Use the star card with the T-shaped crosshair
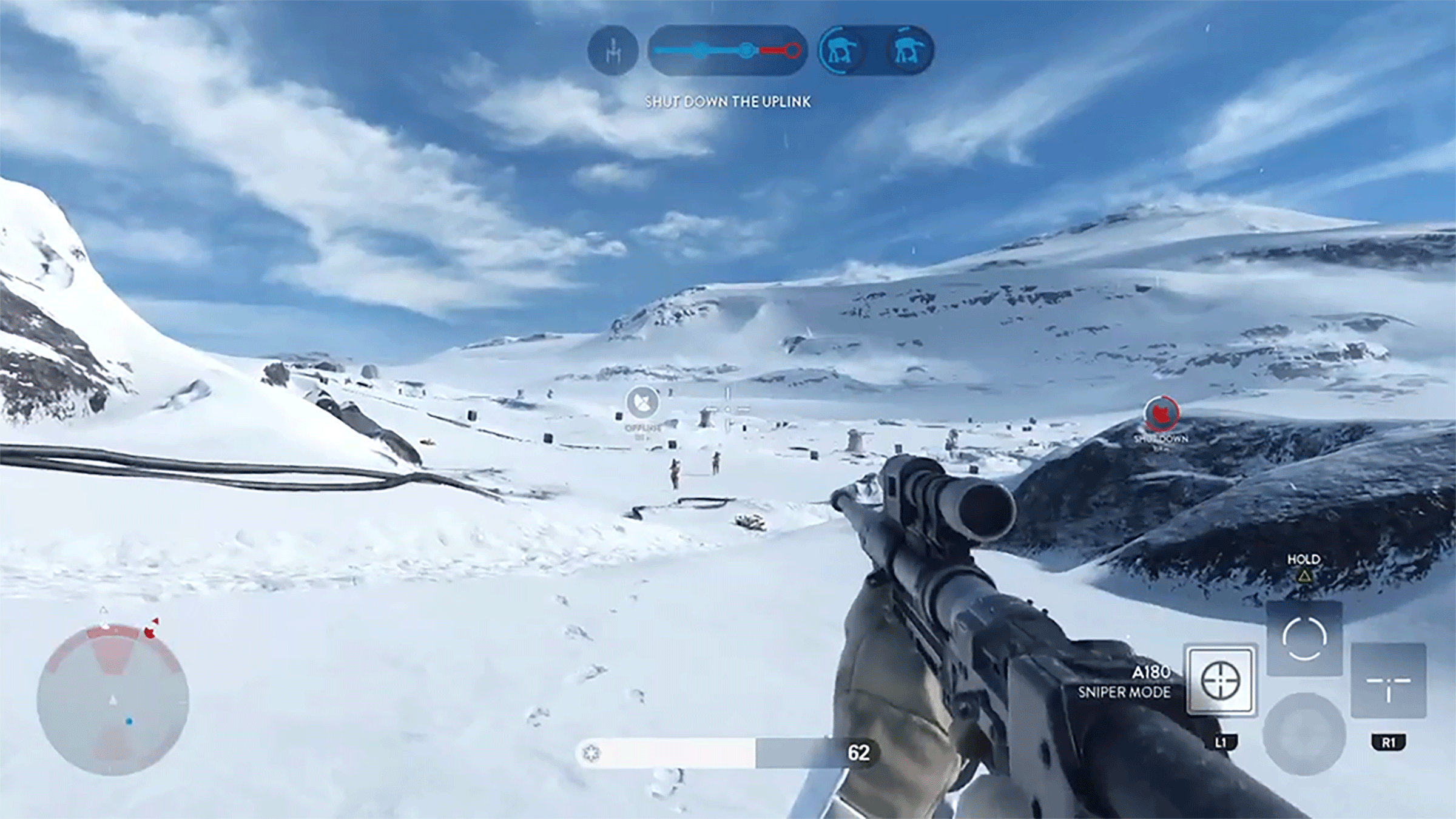 tap(1388, 681)
